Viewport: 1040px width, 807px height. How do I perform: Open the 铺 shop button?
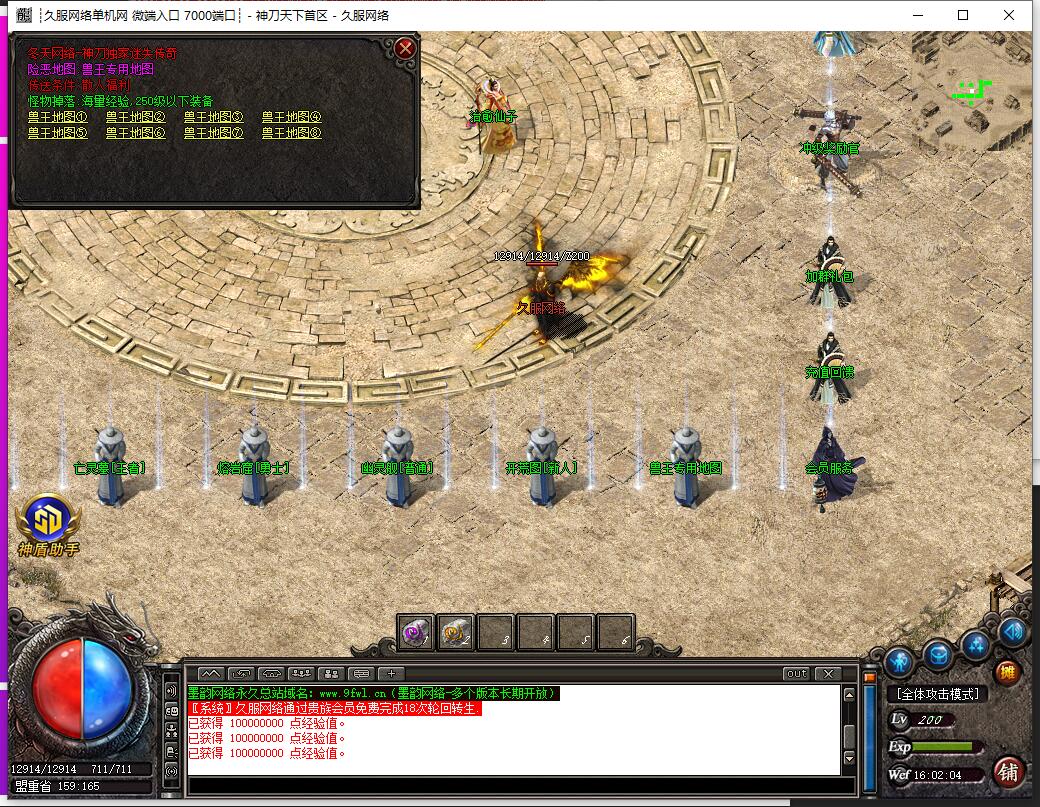click(x=1008, y=771)
